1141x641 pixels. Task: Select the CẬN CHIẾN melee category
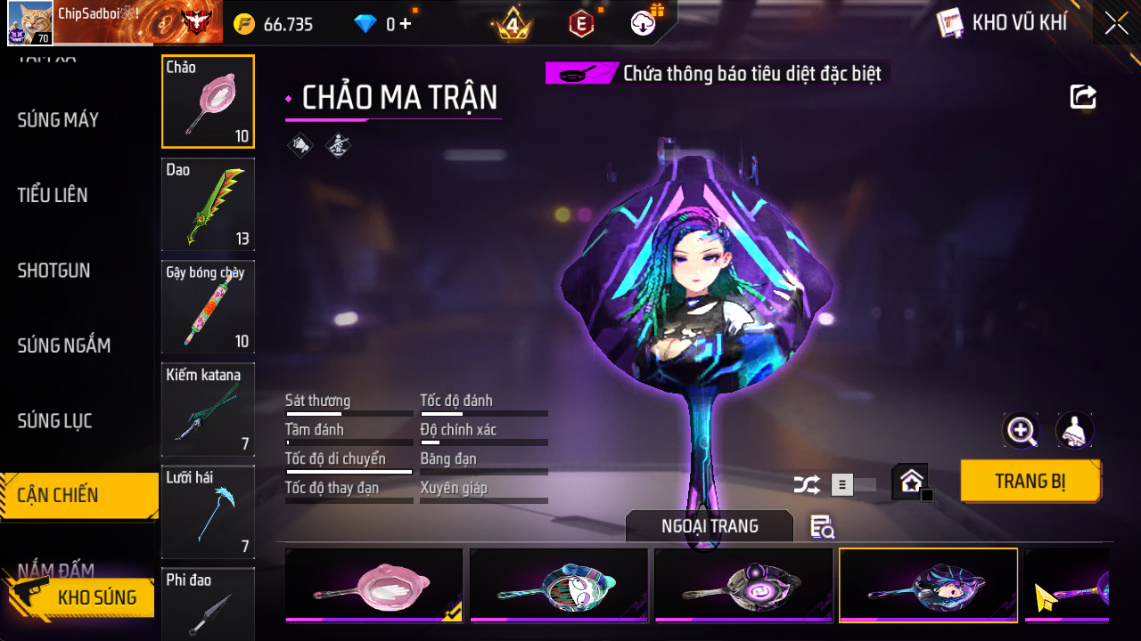(58, 495)
